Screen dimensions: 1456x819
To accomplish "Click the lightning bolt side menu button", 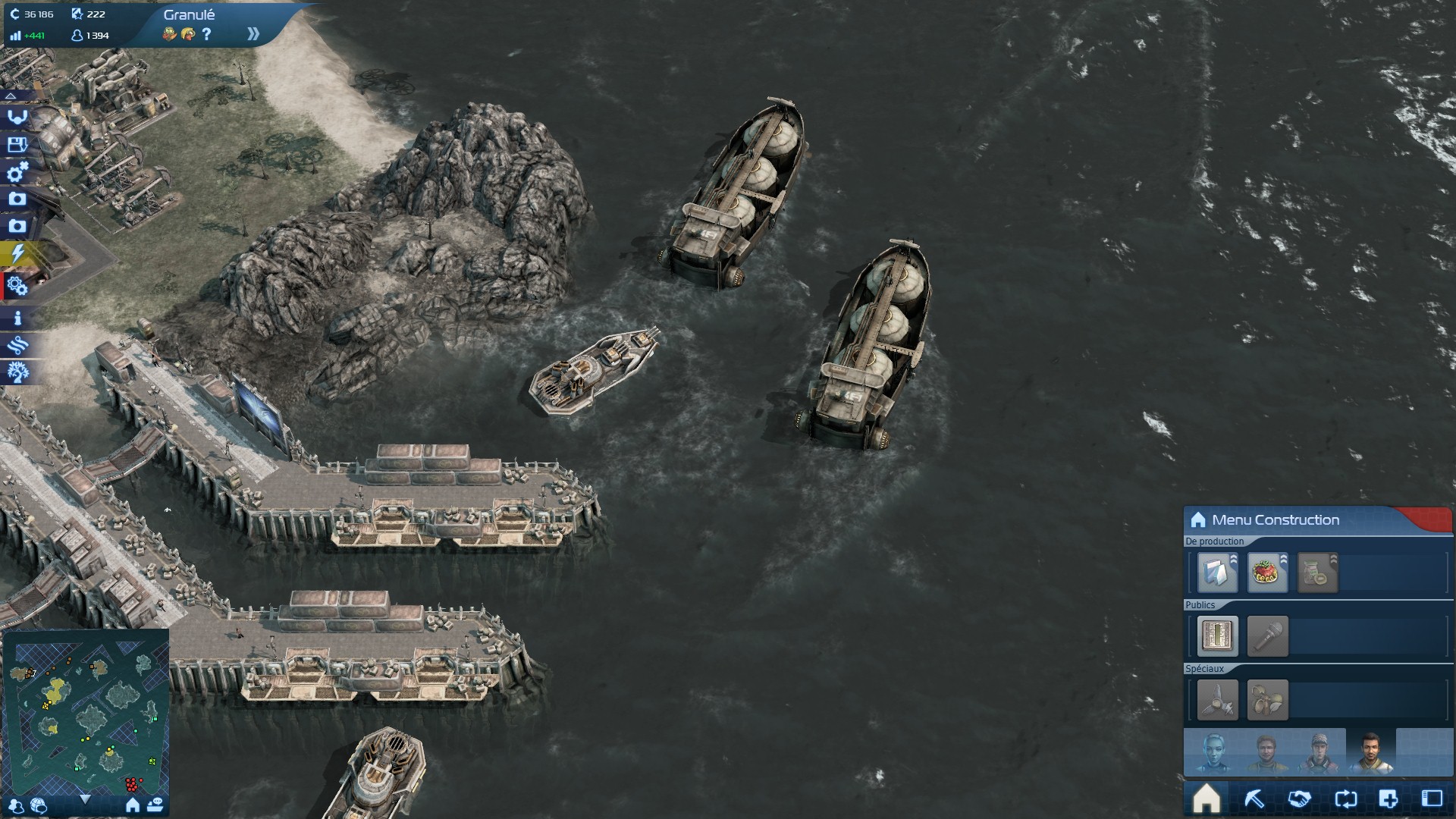I will pyautogui.click(x=17, y=253).
